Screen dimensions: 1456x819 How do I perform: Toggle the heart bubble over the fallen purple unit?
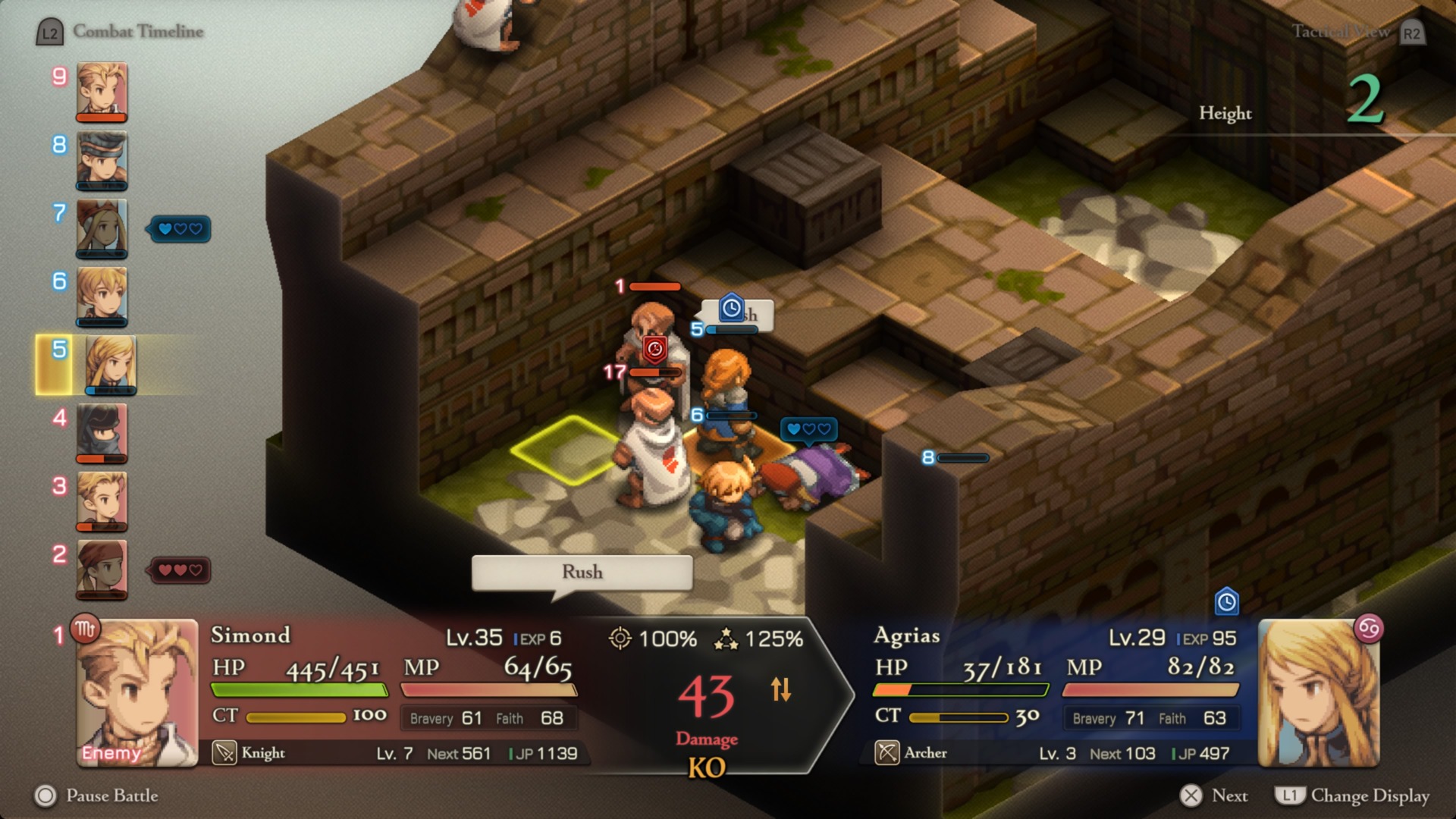tap(808, 429)
